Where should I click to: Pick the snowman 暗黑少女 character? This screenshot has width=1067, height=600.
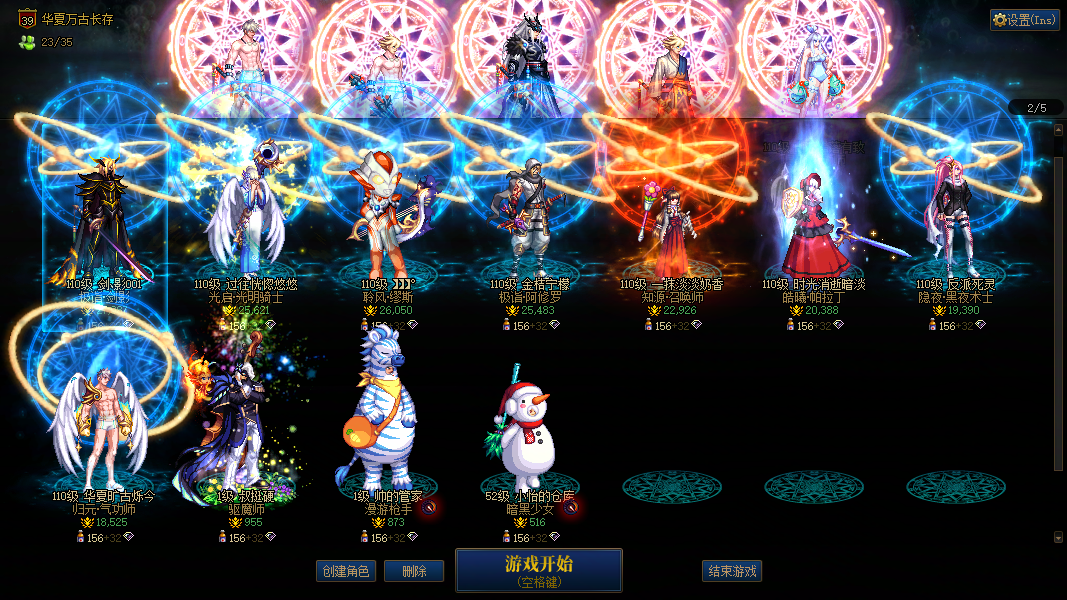pos(530,430)
